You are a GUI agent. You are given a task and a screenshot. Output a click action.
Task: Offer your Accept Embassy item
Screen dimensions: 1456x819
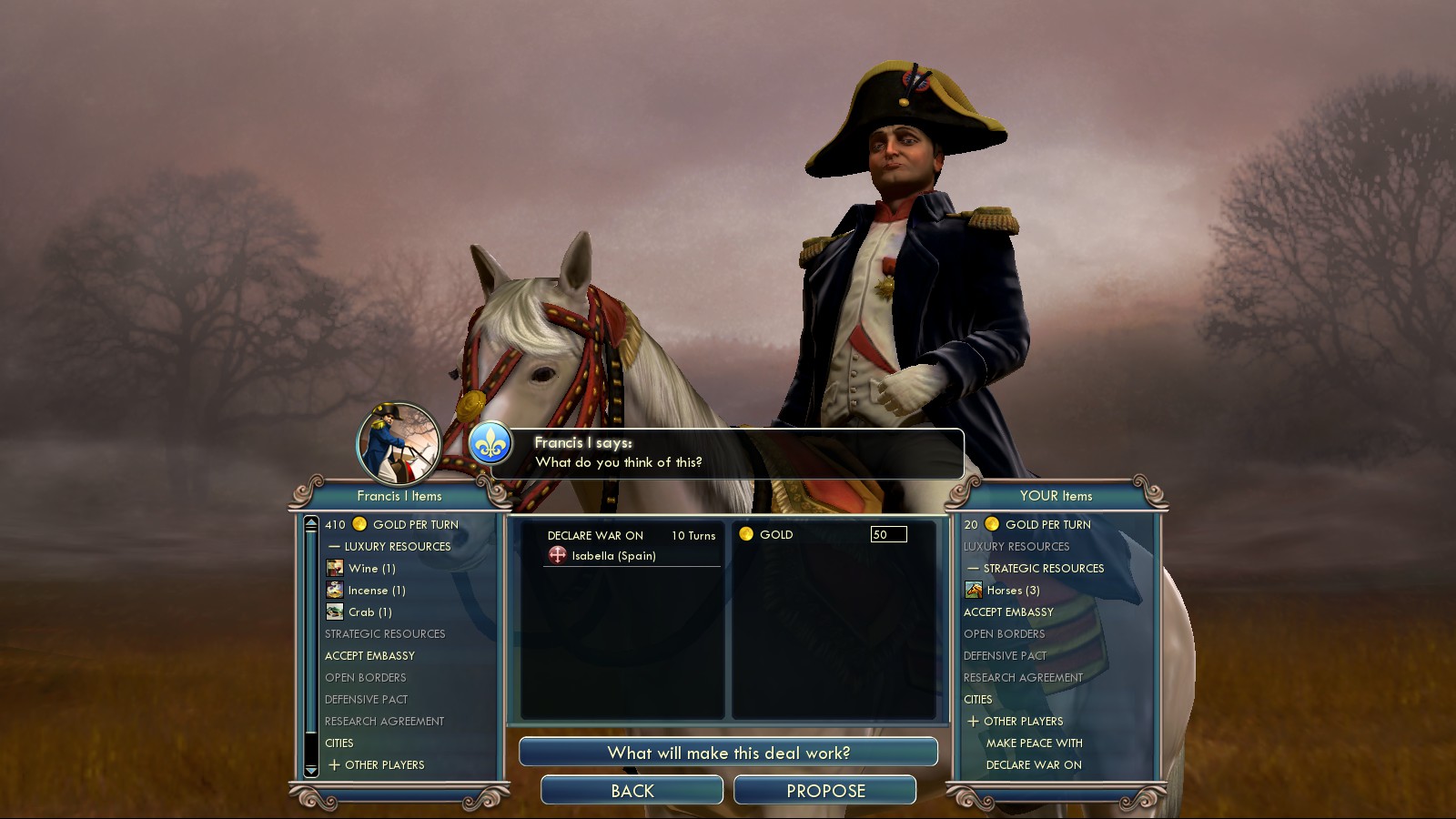tap(1008, 612)
